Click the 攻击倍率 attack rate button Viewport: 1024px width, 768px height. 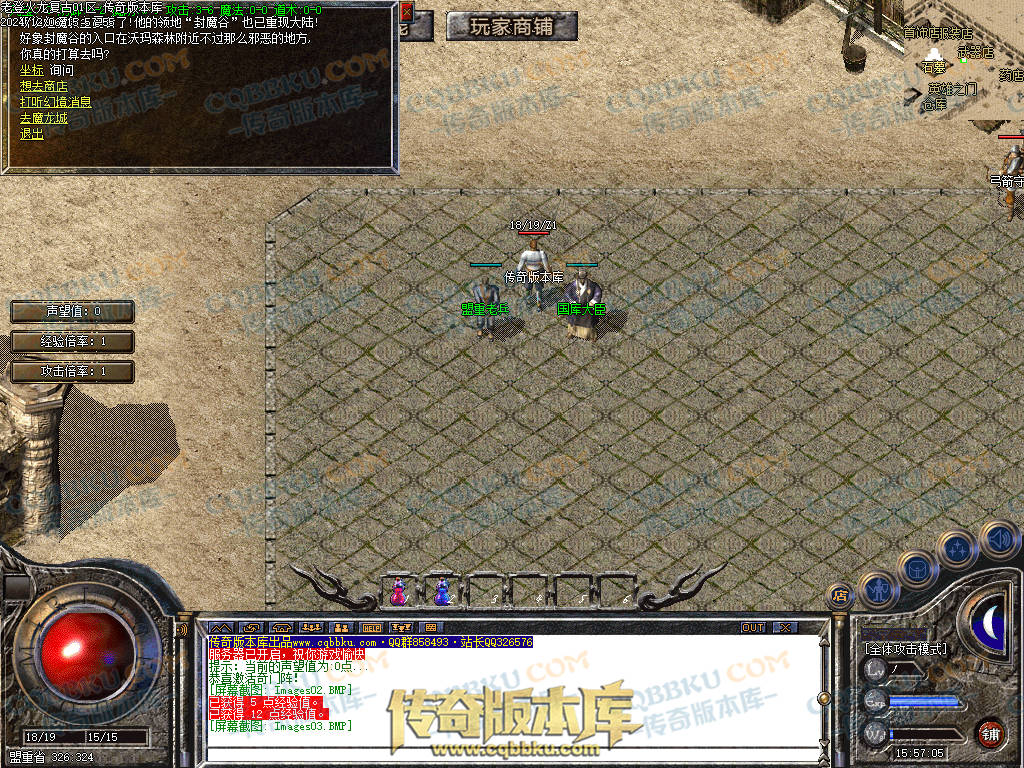[72, 371]
